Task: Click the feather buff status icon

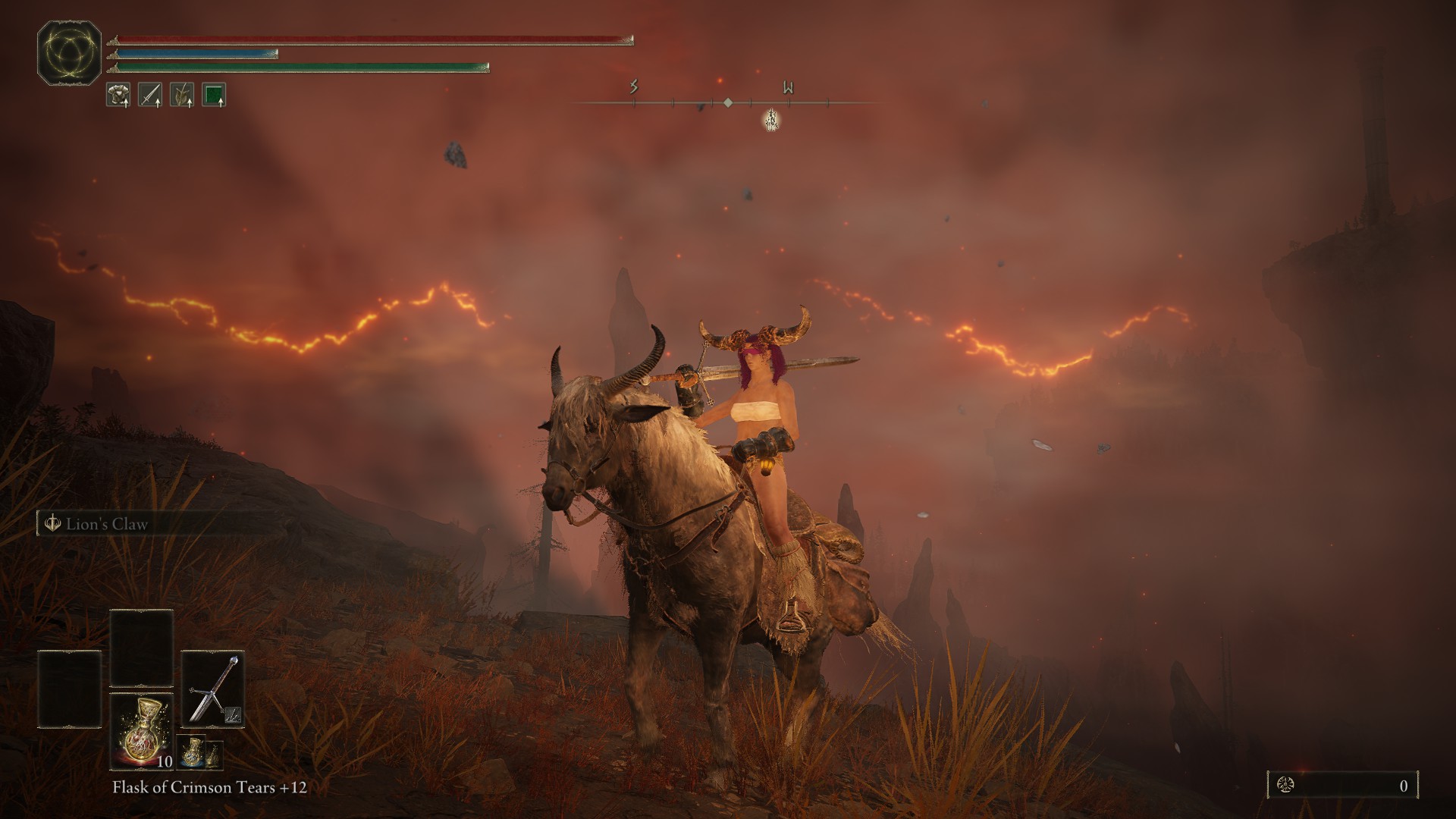Action: 182,95
